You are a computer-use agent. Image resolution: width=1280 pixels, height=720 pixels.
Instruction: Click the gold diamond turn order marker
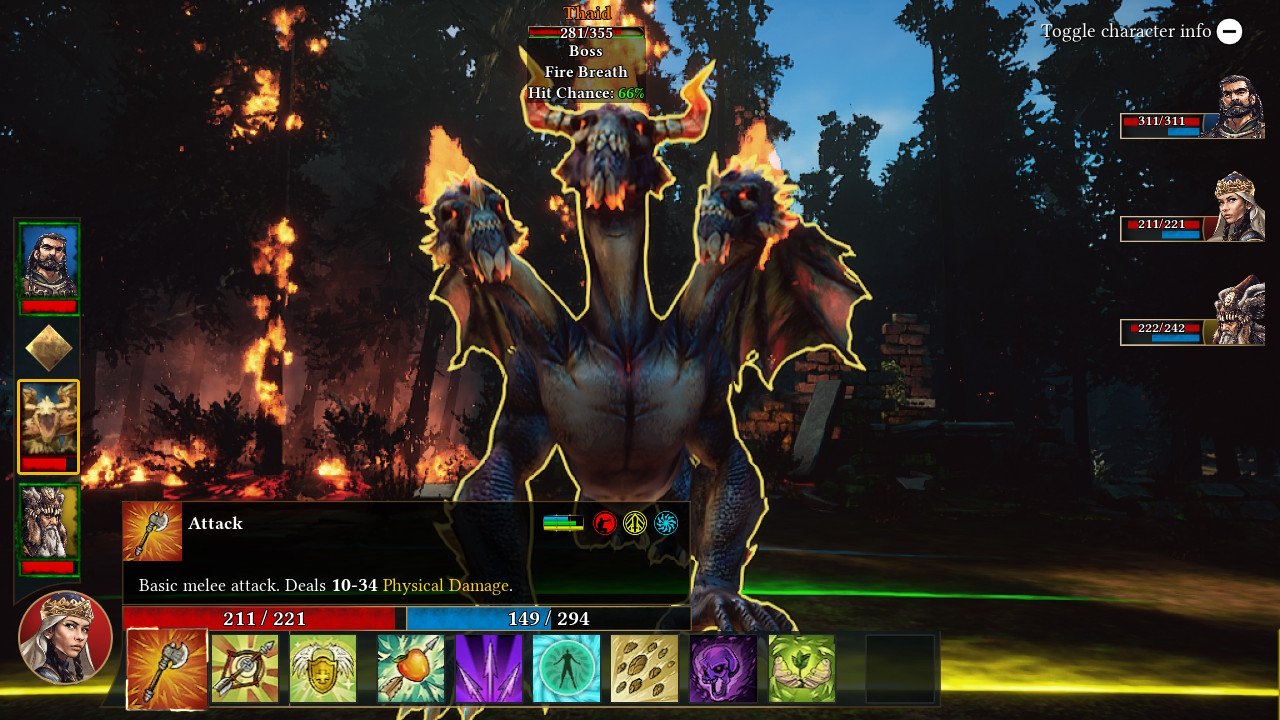pos(48,347)
